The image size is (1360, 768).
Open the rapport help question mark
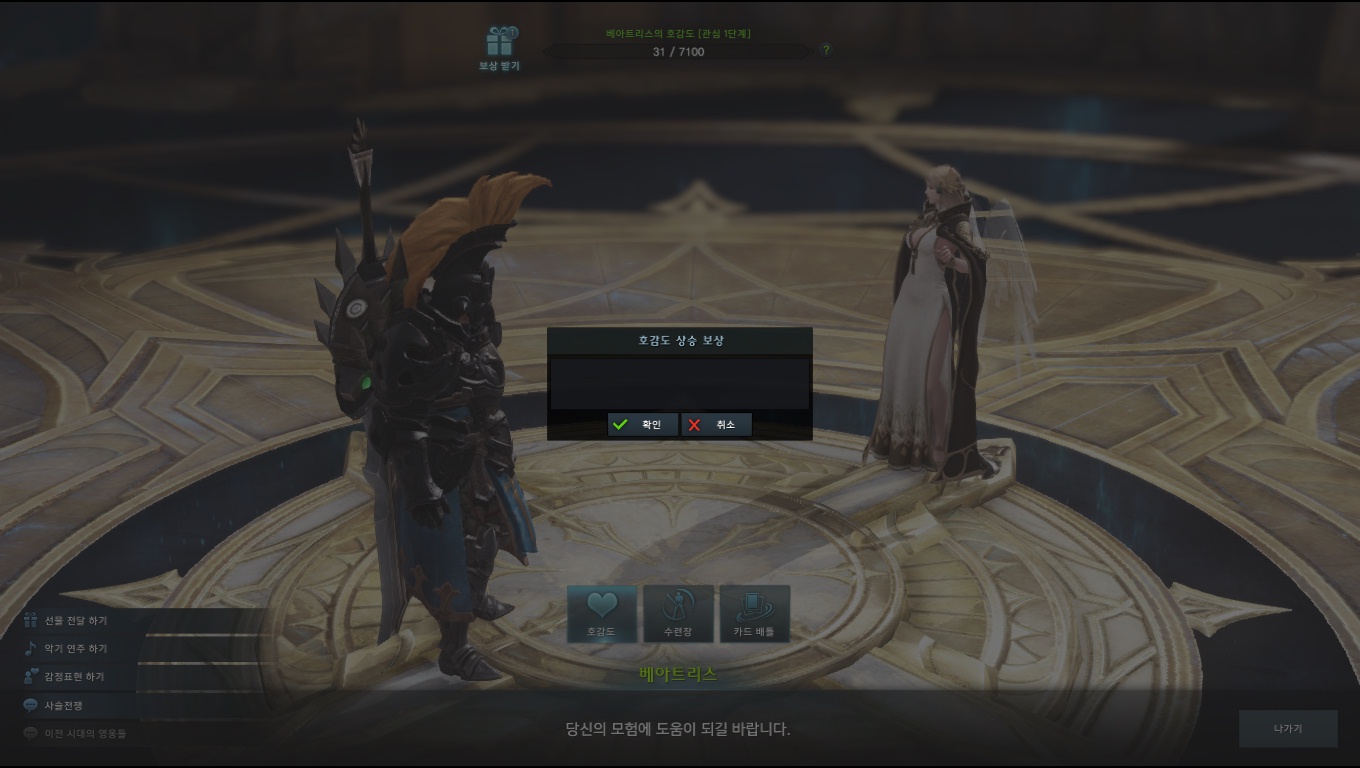click(x=825, y=50)
